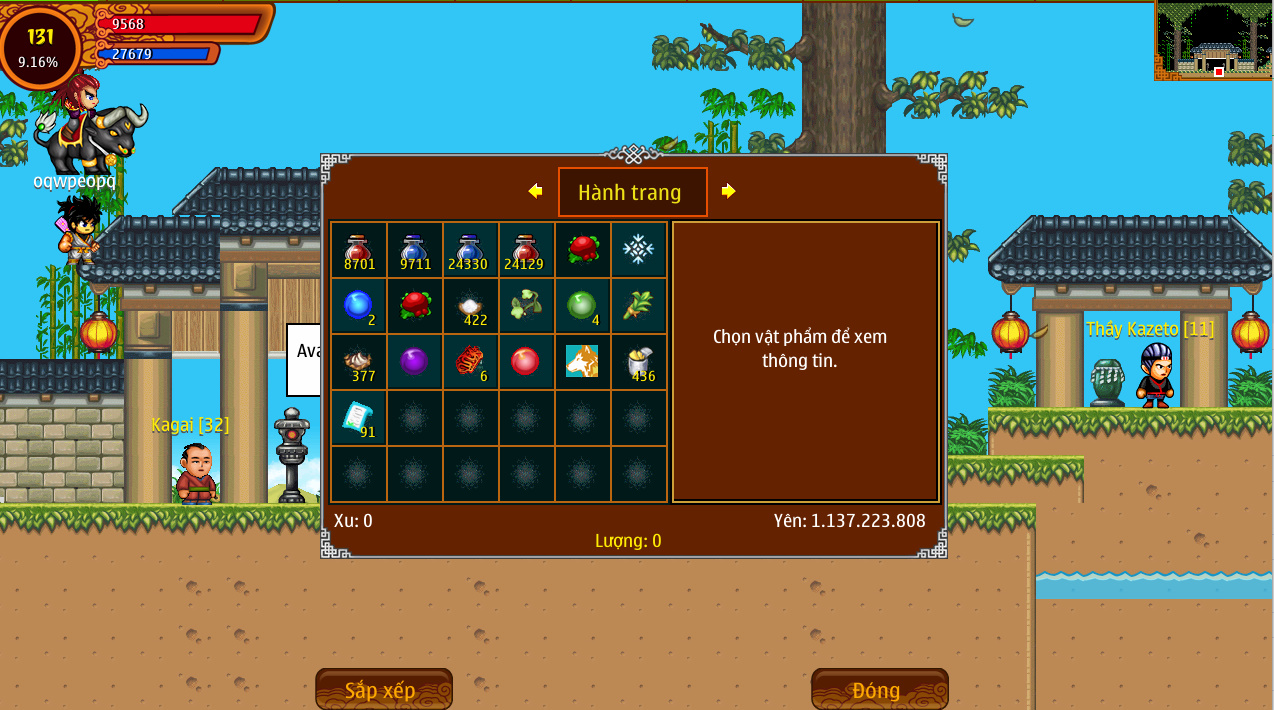Viewport: 1274px width, 710px height.
Task: Choose the metal bucket stack of 436
Action: 639,362
